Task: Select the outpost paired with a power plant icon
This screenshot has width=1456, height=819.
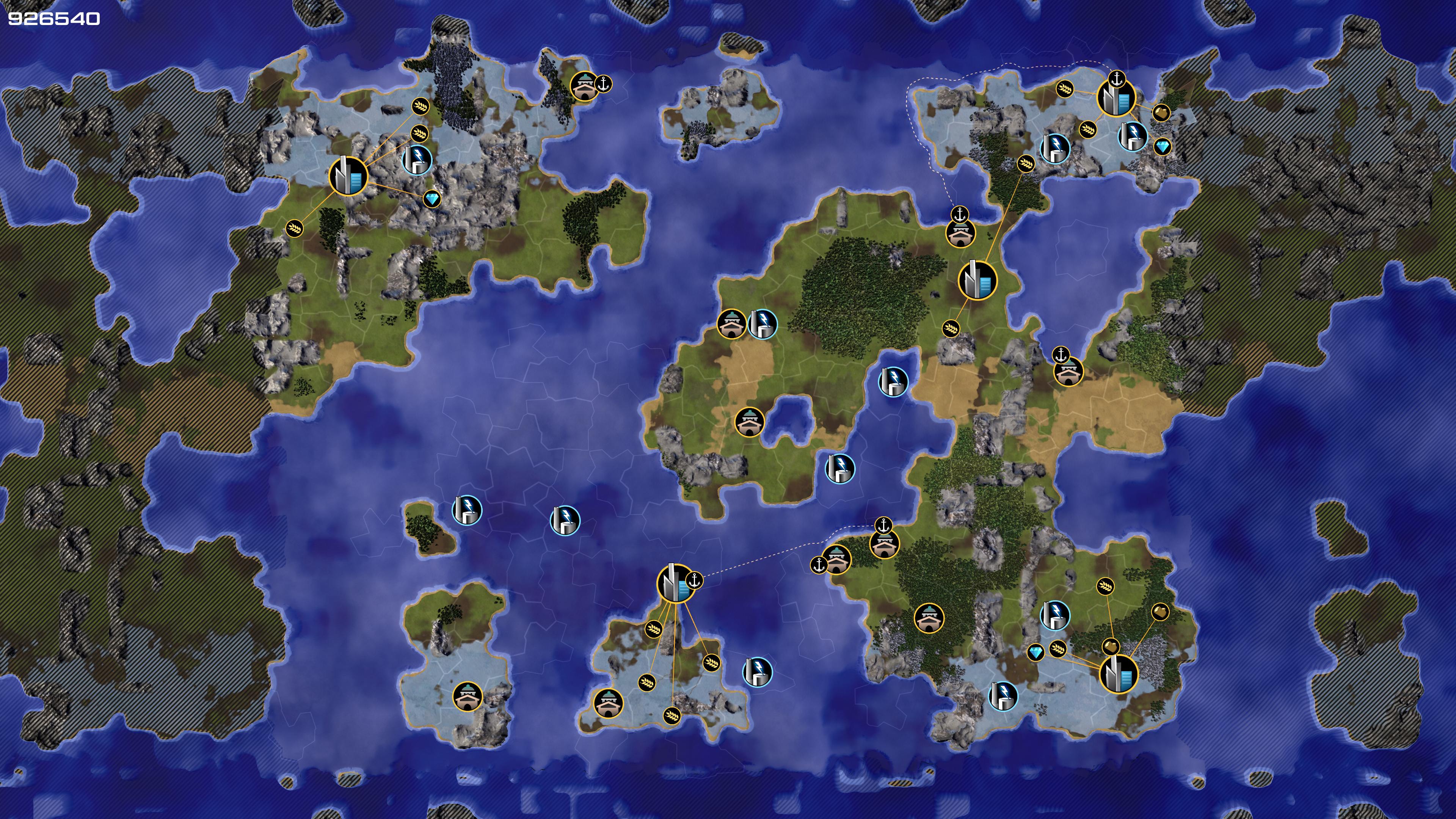Action: [x=731, y=324]
